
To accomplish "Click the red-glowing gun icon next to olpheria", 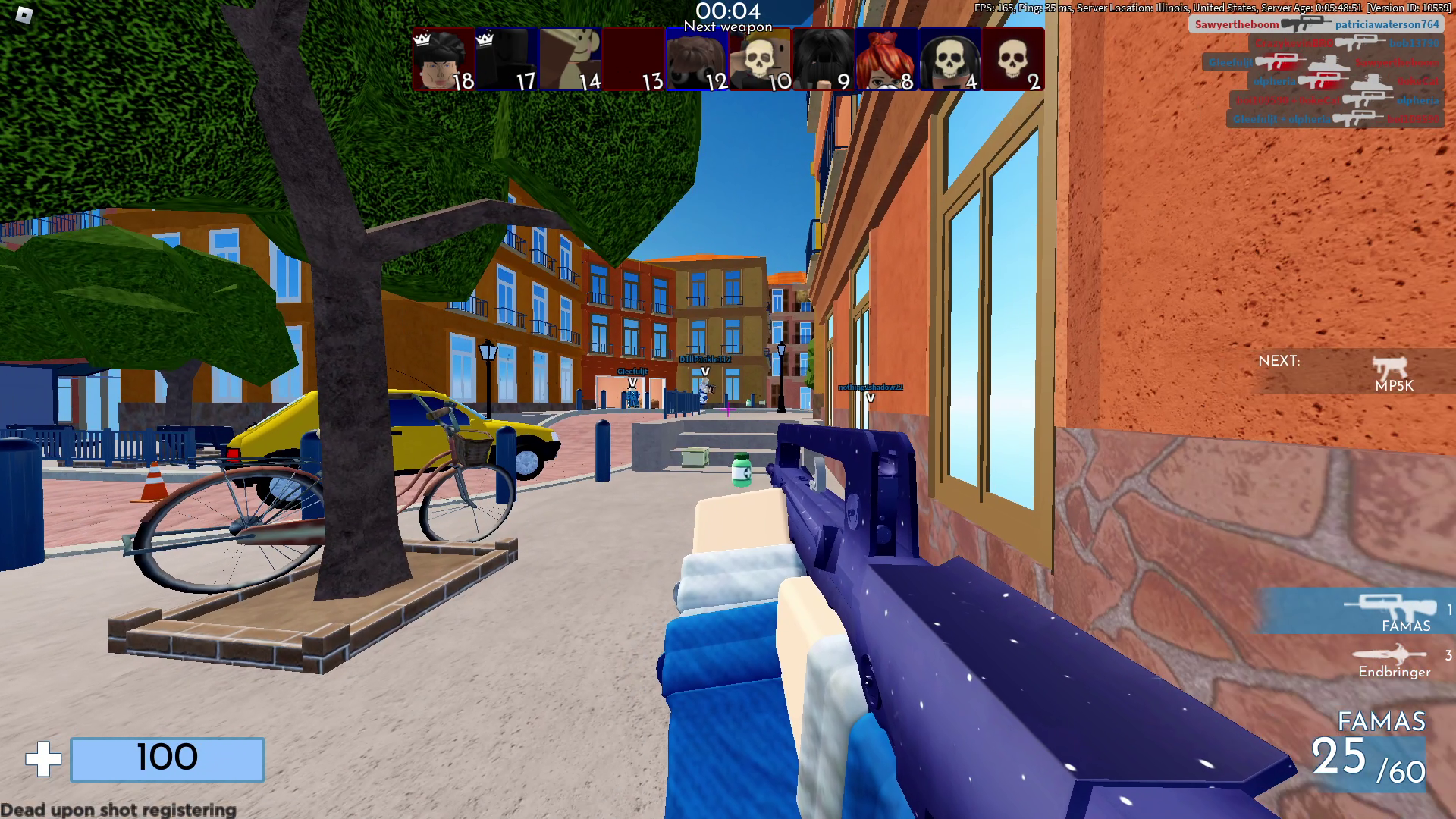I will click(x=1323, y=82).
